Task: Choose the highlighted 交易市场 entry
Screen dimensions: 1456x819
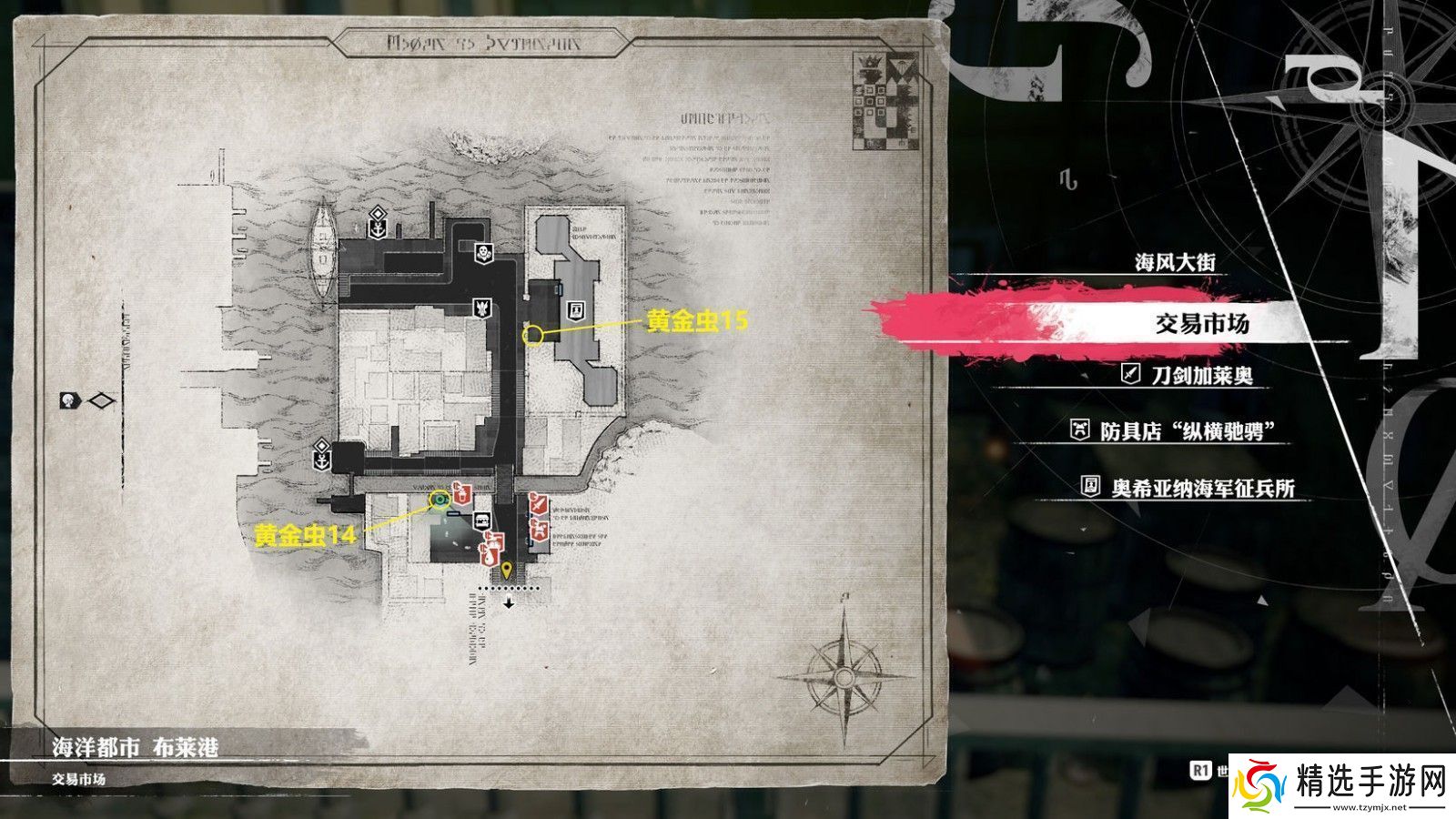Action: [x=1201, y=324]
